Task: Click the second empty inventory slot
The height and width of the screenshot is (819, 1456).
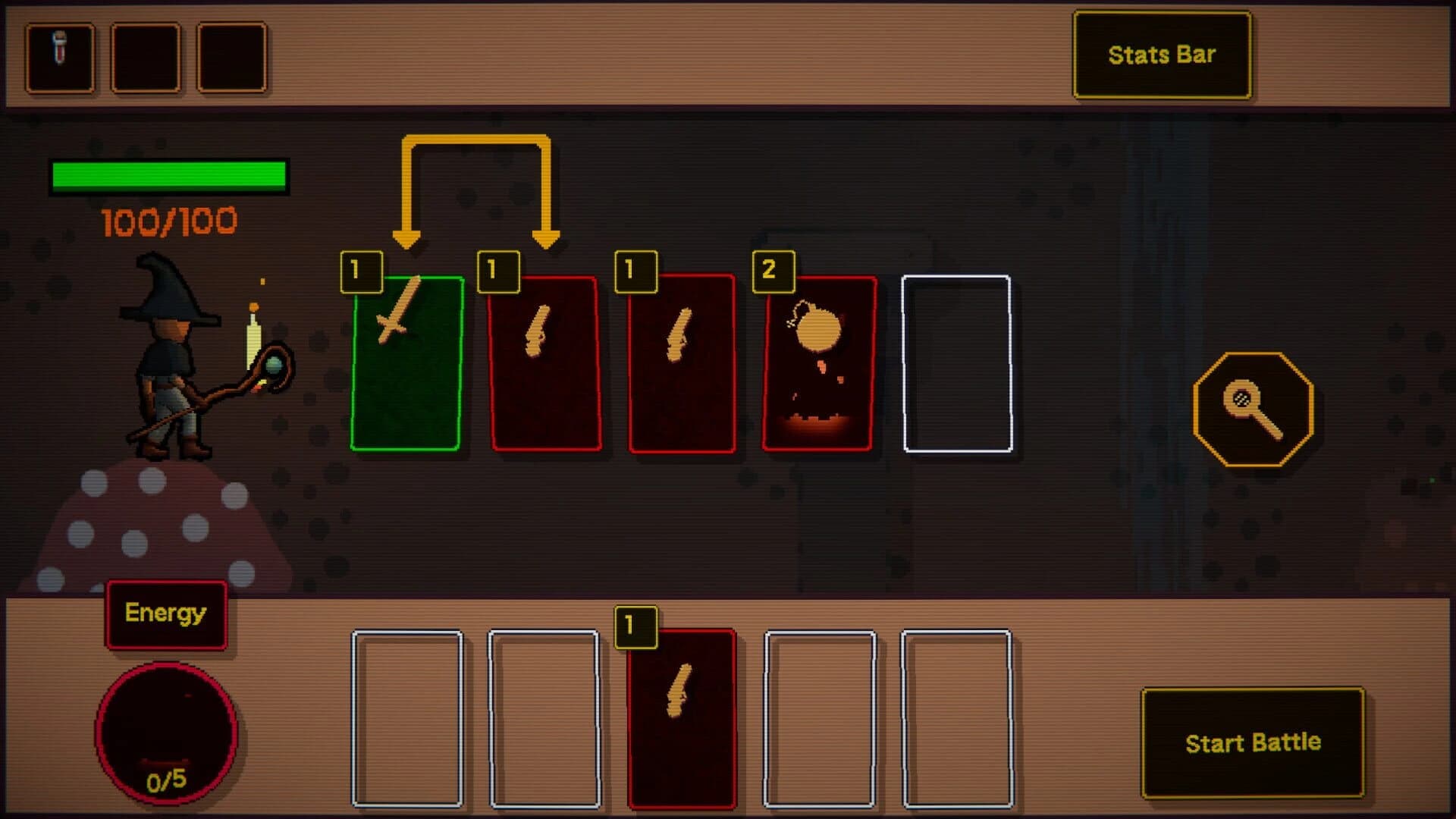Action: 146,55
